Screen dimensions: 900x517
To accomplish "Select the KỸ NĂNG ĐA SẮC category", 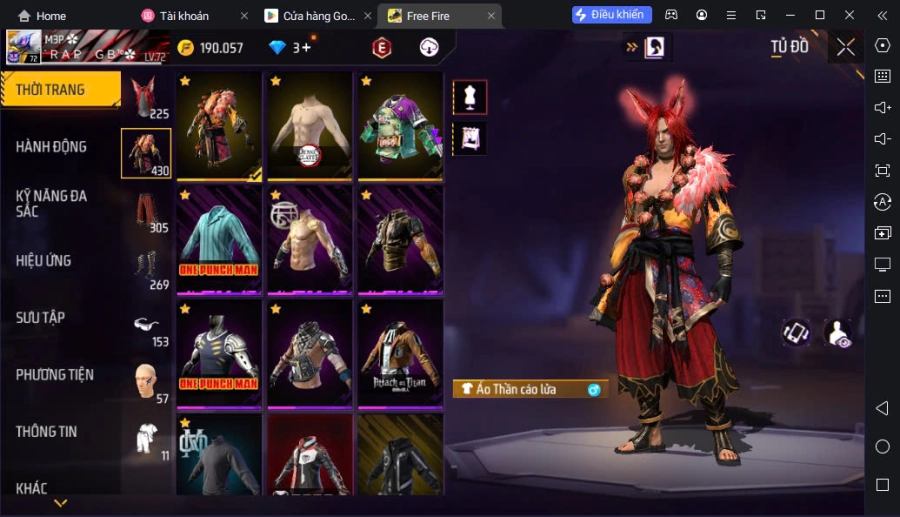I will point(52,203).
